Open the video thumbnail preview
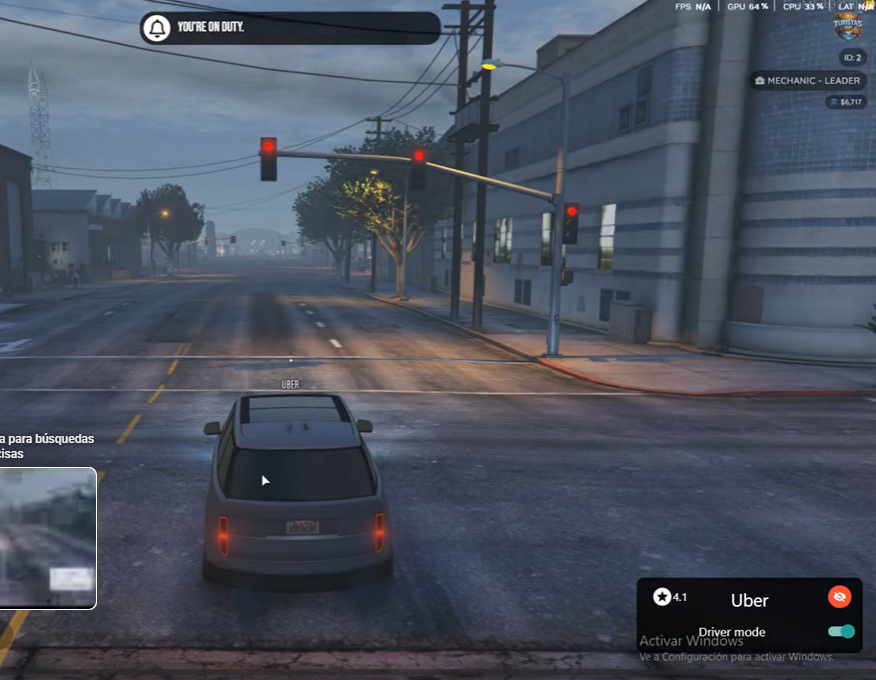Screen dimensions: 876x680 tap(48, 538)
